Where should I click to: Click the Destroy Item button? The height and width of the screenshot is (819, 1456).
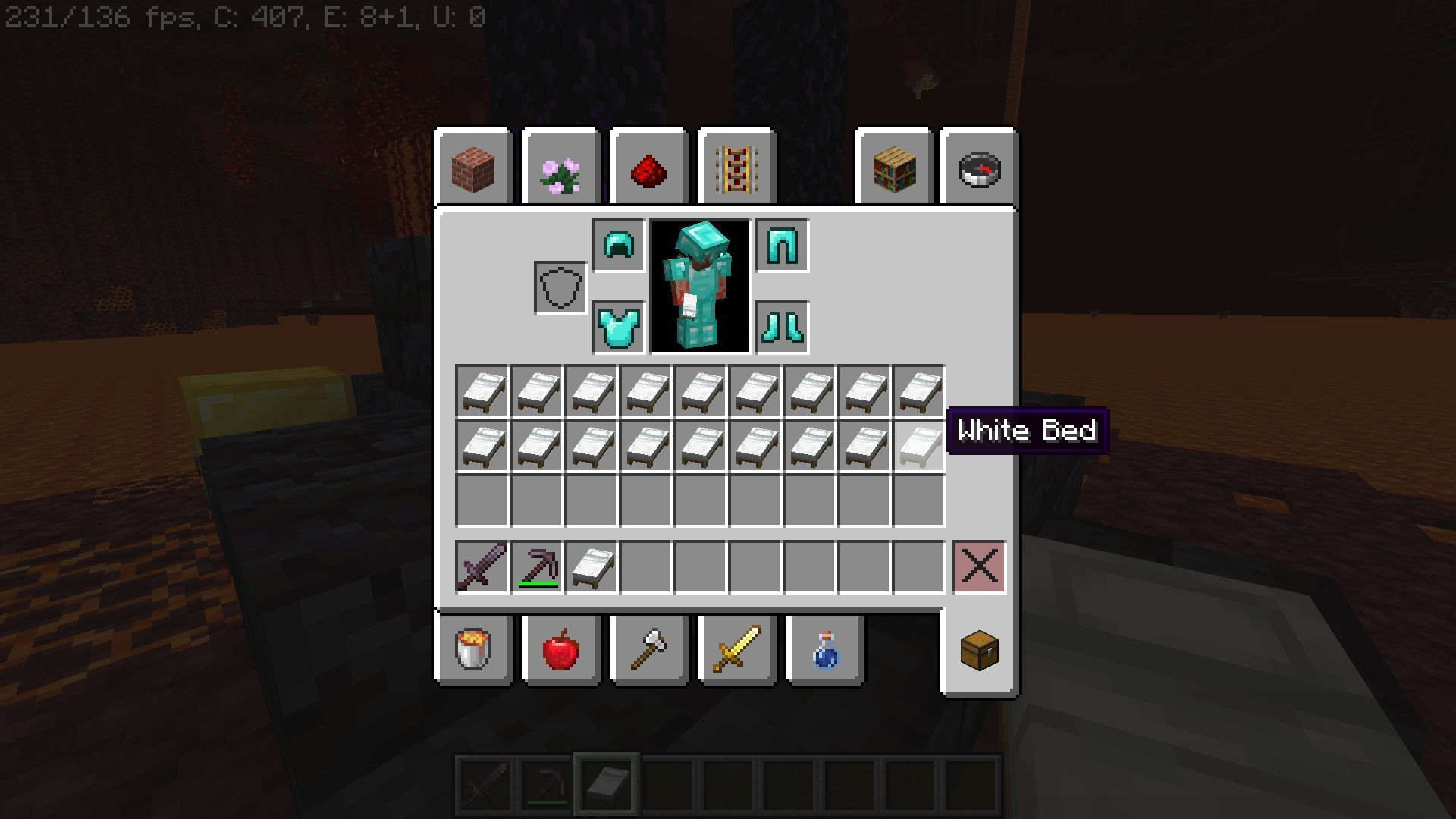point(979,567)
